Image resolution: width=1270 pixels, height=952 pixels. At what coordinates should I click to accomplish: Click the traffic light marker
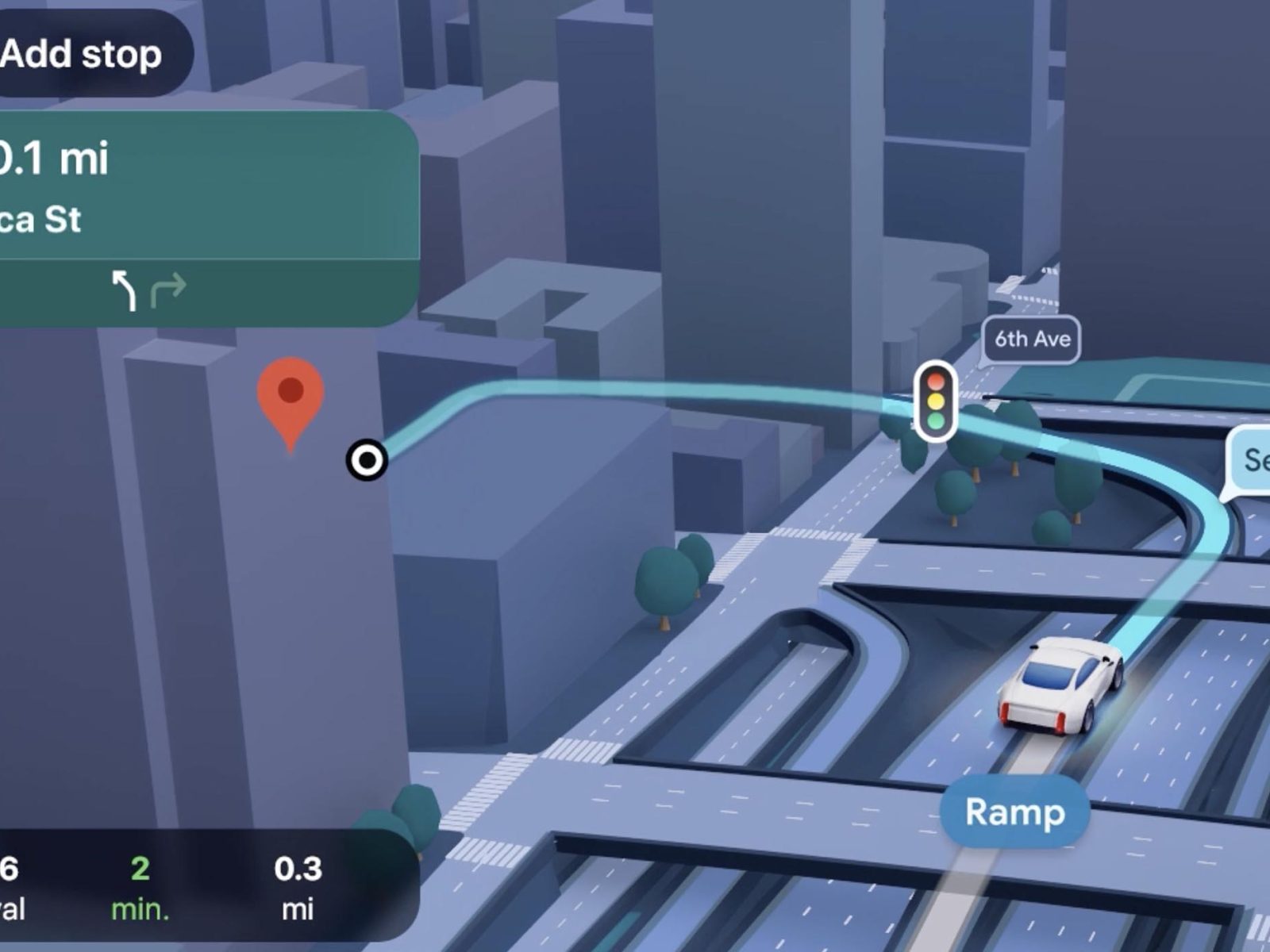[x=936, y=401]
